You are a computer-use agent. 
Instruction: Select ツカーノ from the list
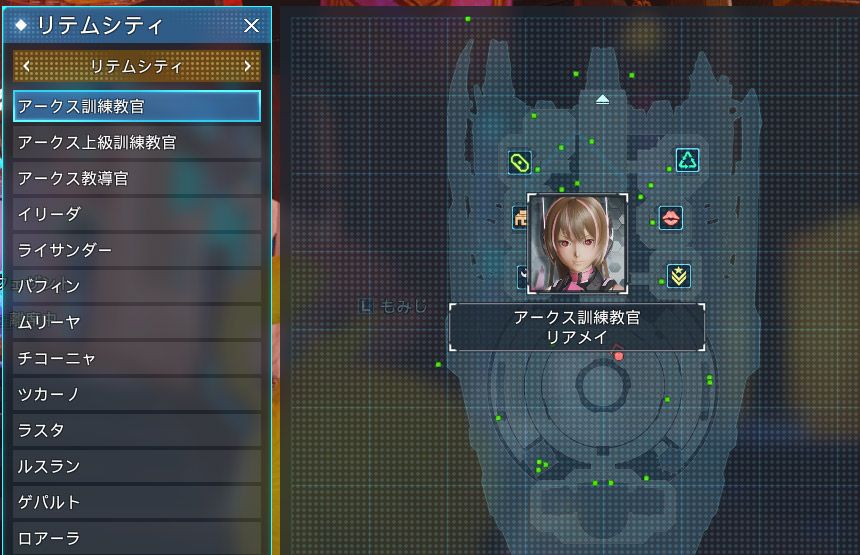137,394
